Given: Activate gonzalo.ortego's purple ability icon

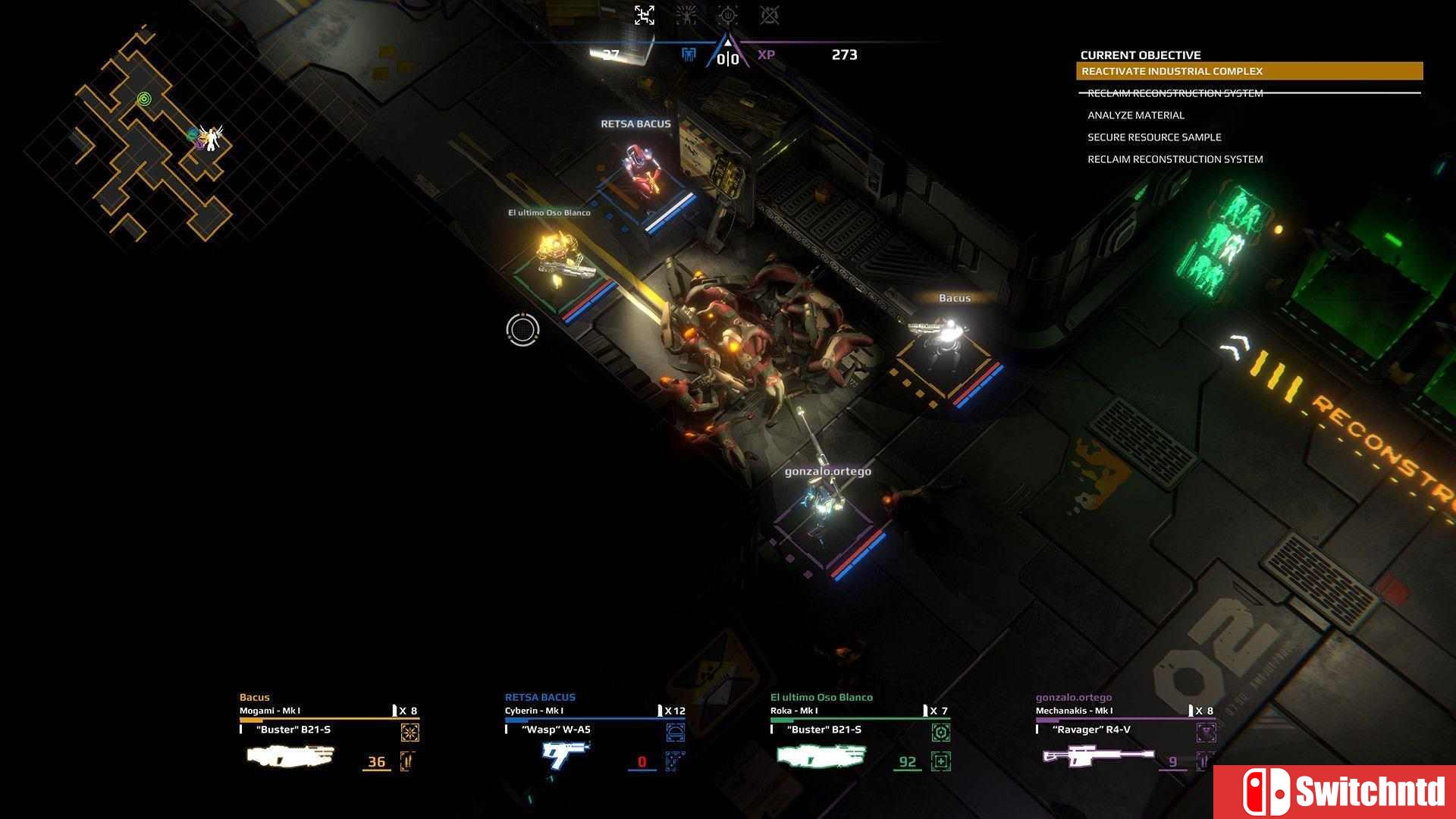Looking at the screenshot, I should [x=1206, y=733].
